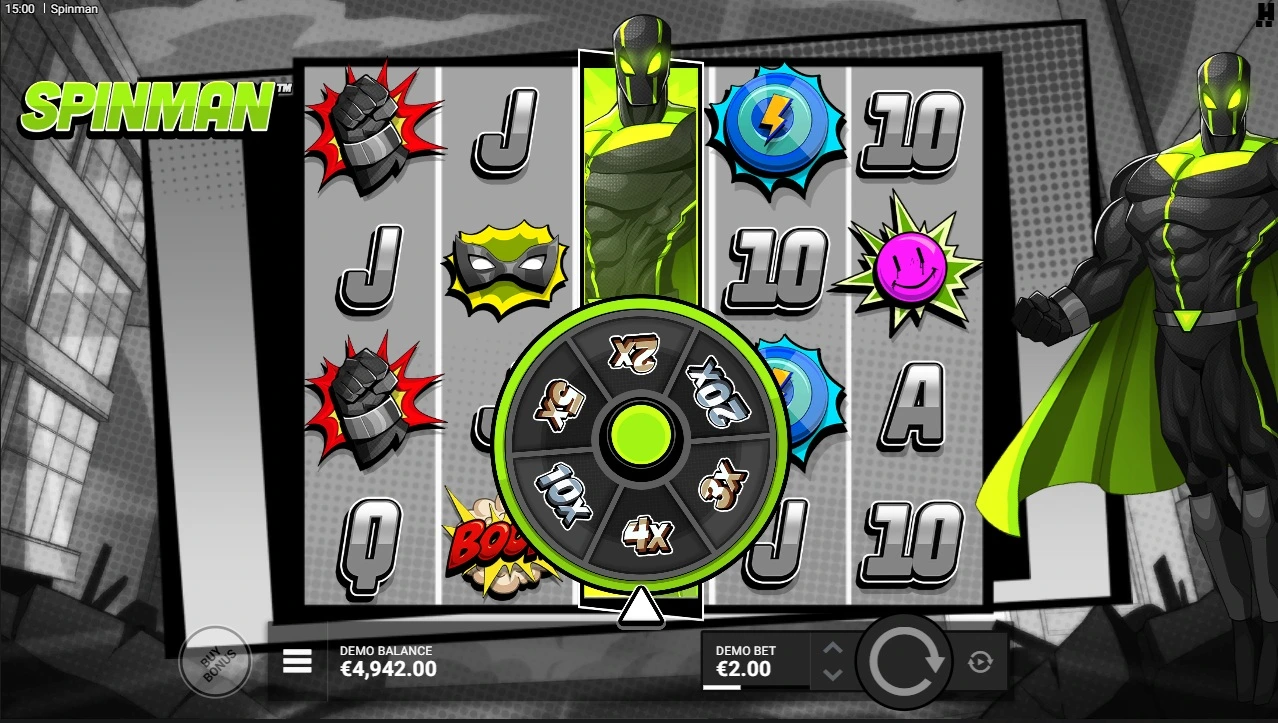Click the Hacksaw logo in the corner

[x=1266, y=13]
